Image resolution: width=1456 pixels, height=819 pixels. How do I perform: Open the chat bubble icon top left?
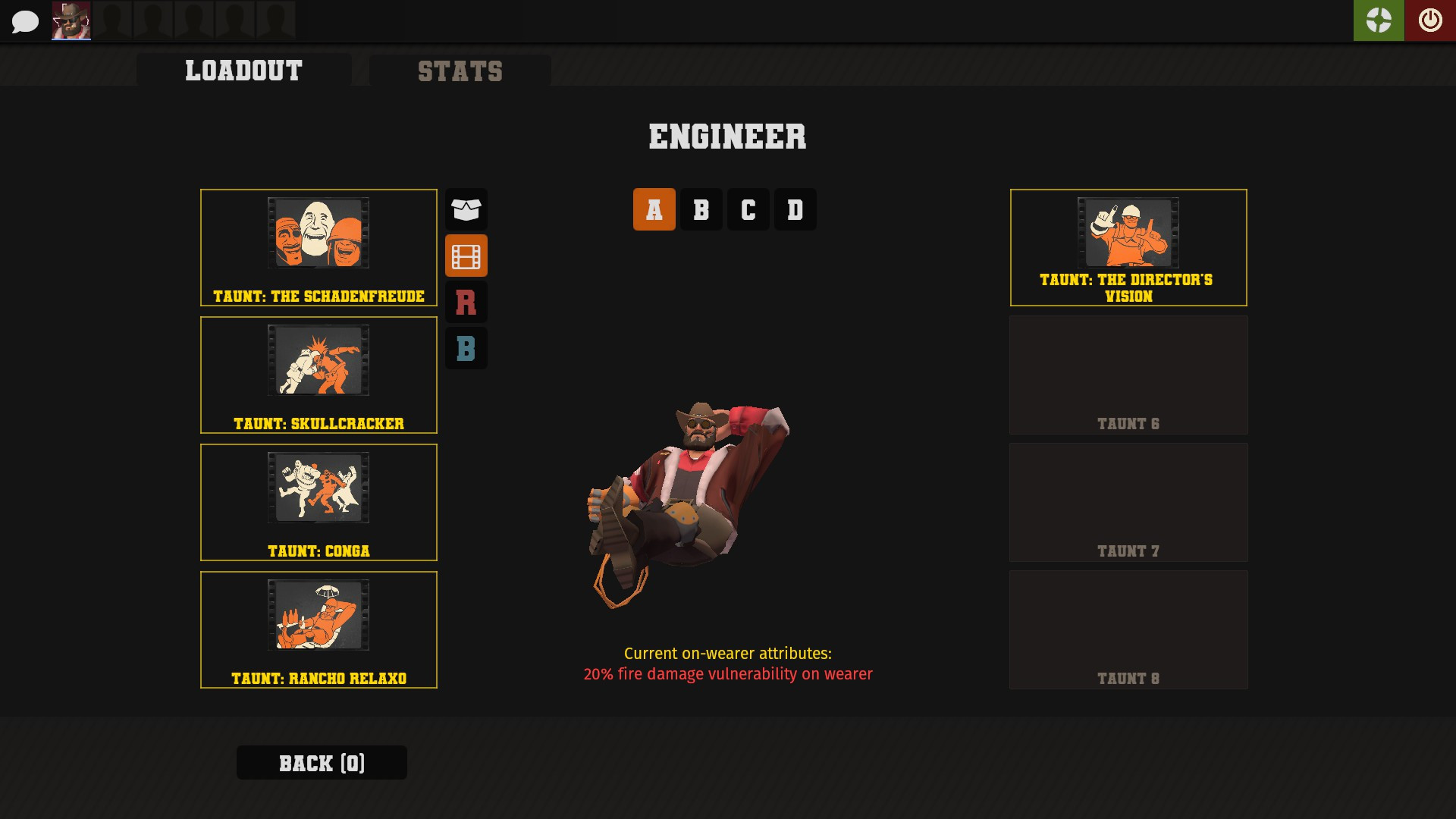pos(25,21)
